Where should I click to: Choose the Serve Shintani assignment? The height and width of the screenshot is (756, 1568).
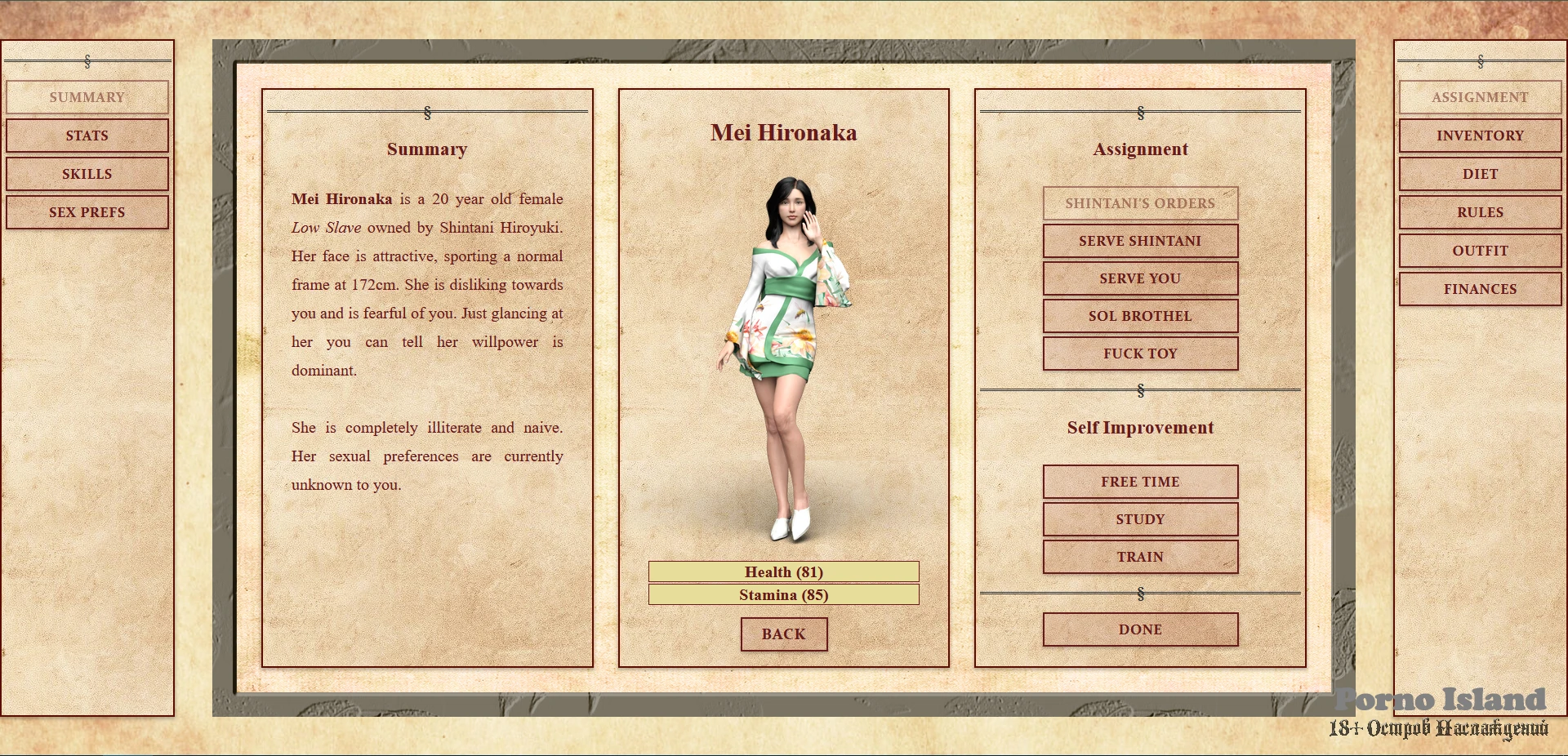(1140, 241)
